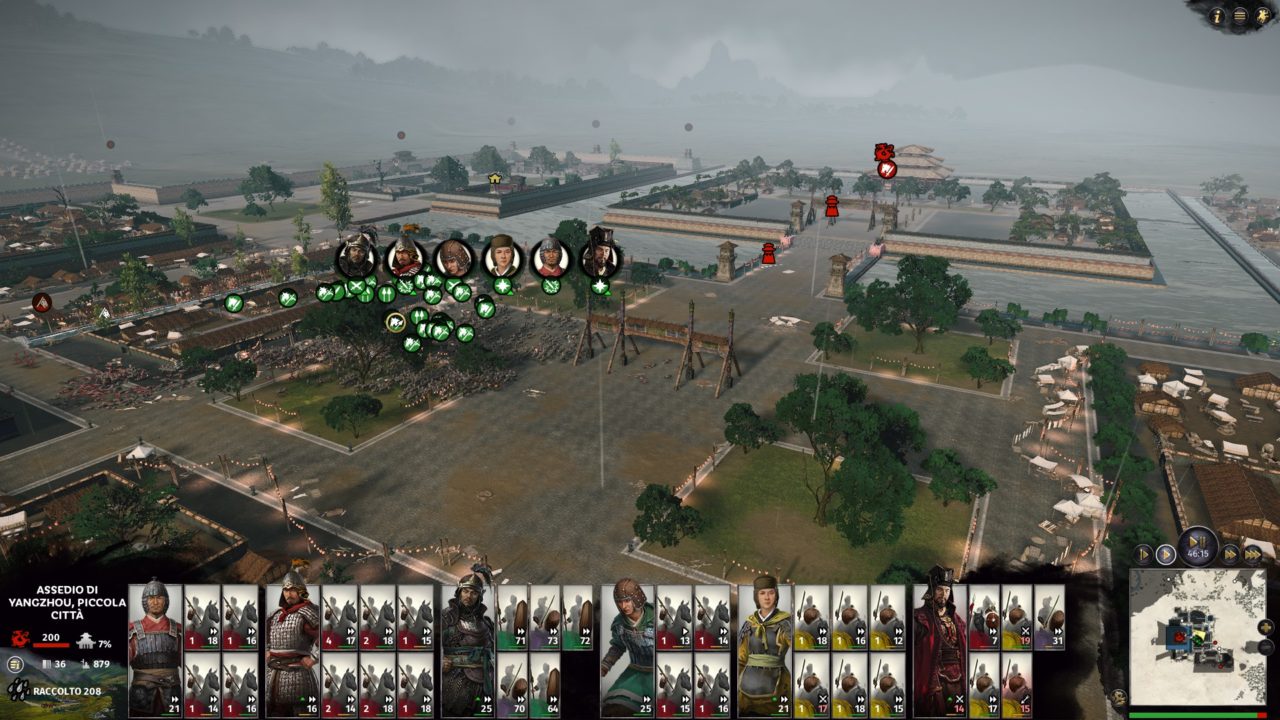Screen dimensions: 1280x720
Task: Select the shield infantry unit card showing 71
Action: tap(512, 617)
